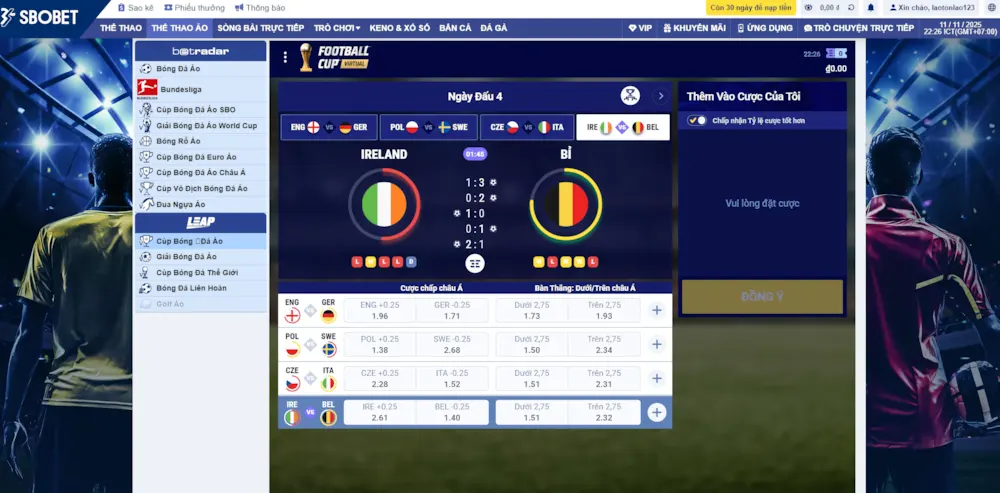Select BEL -0.25 odds 1.40
This screenshot has height=493, width=1000.
(452, 412)
